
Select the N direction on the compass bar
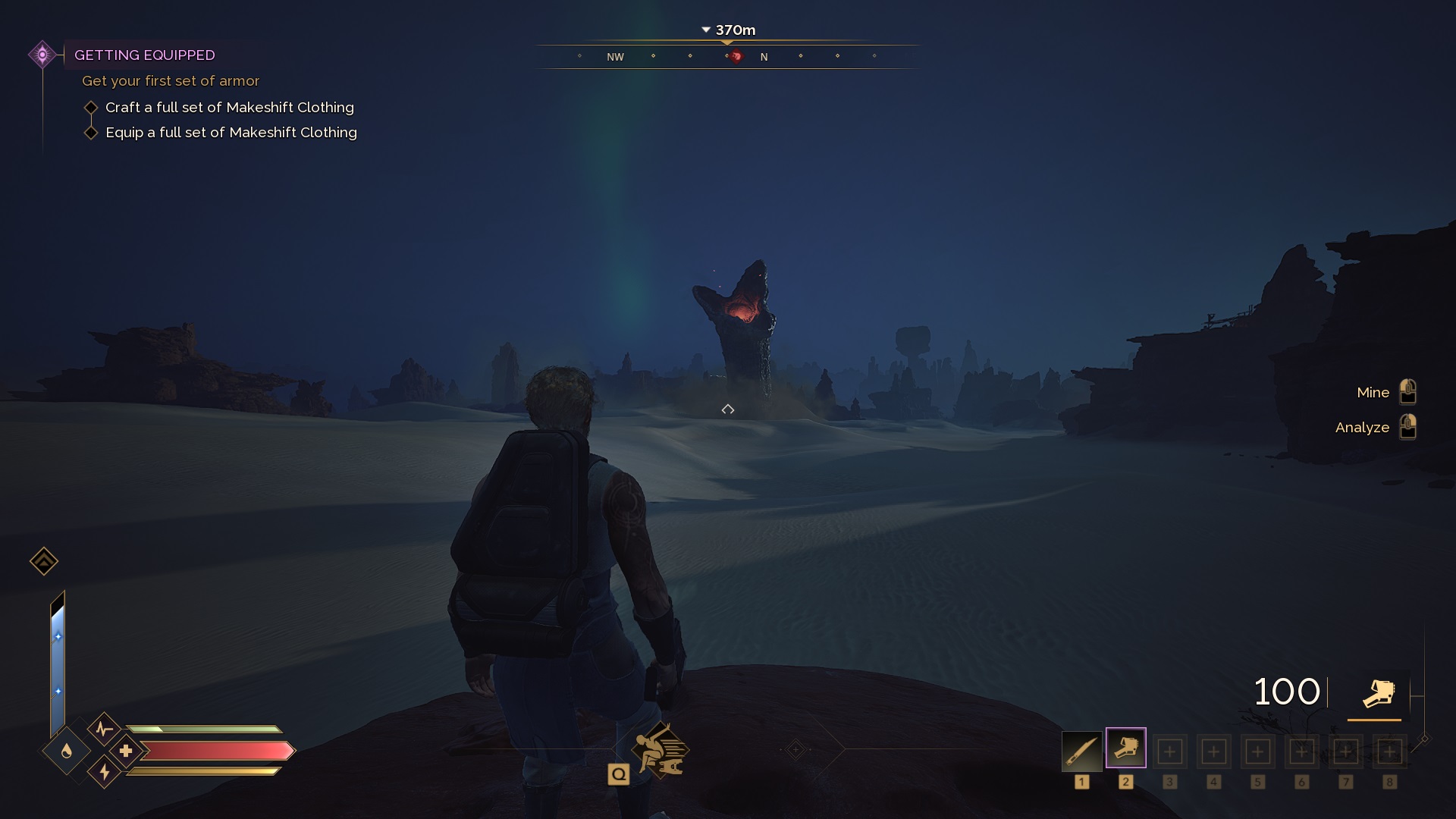point(765,56)
